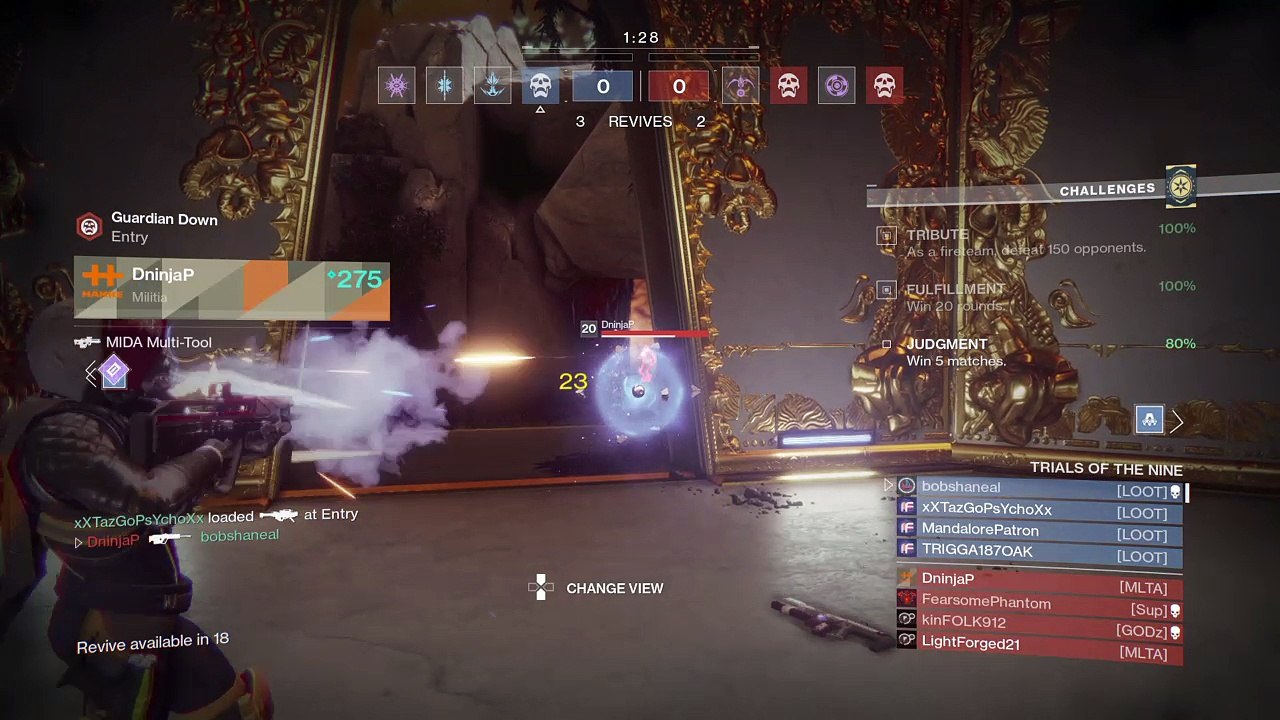1280x720 pixels.
Task: Click the MIDA Multi-Tool weapon label
Action: (158, 343)
